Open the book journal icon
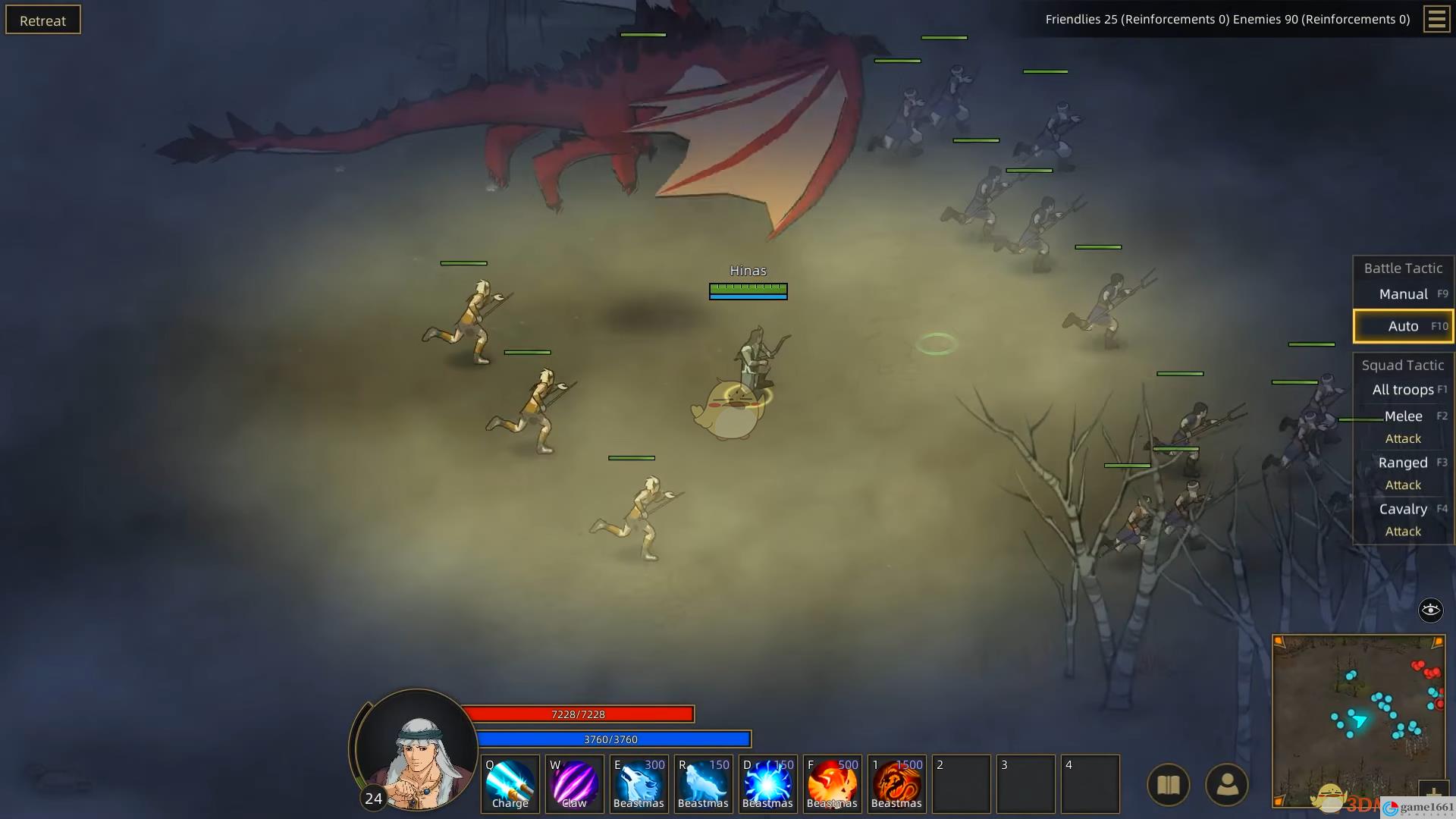Image resolution: width=1456 pixels, height=819 pixels. coord(1168,785)
